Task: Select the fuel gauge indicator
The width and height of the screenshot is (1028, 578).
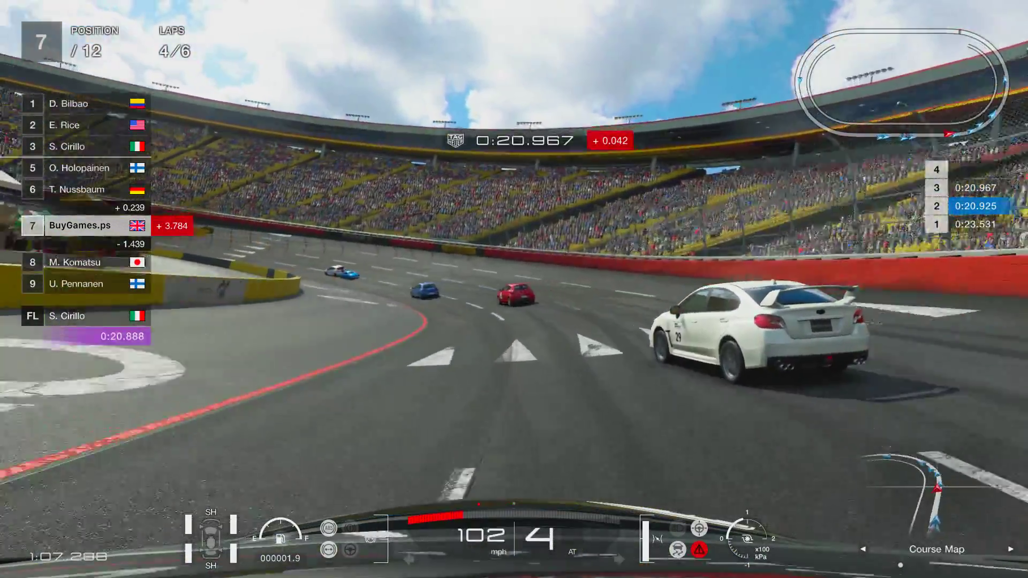Action: (280, 531)
